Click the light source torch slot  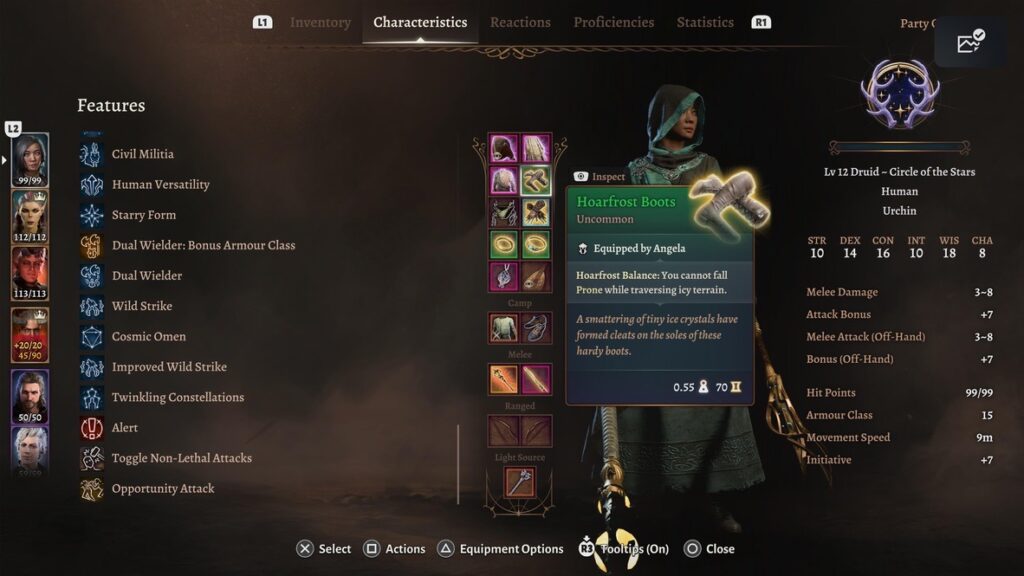pos(519,482)
